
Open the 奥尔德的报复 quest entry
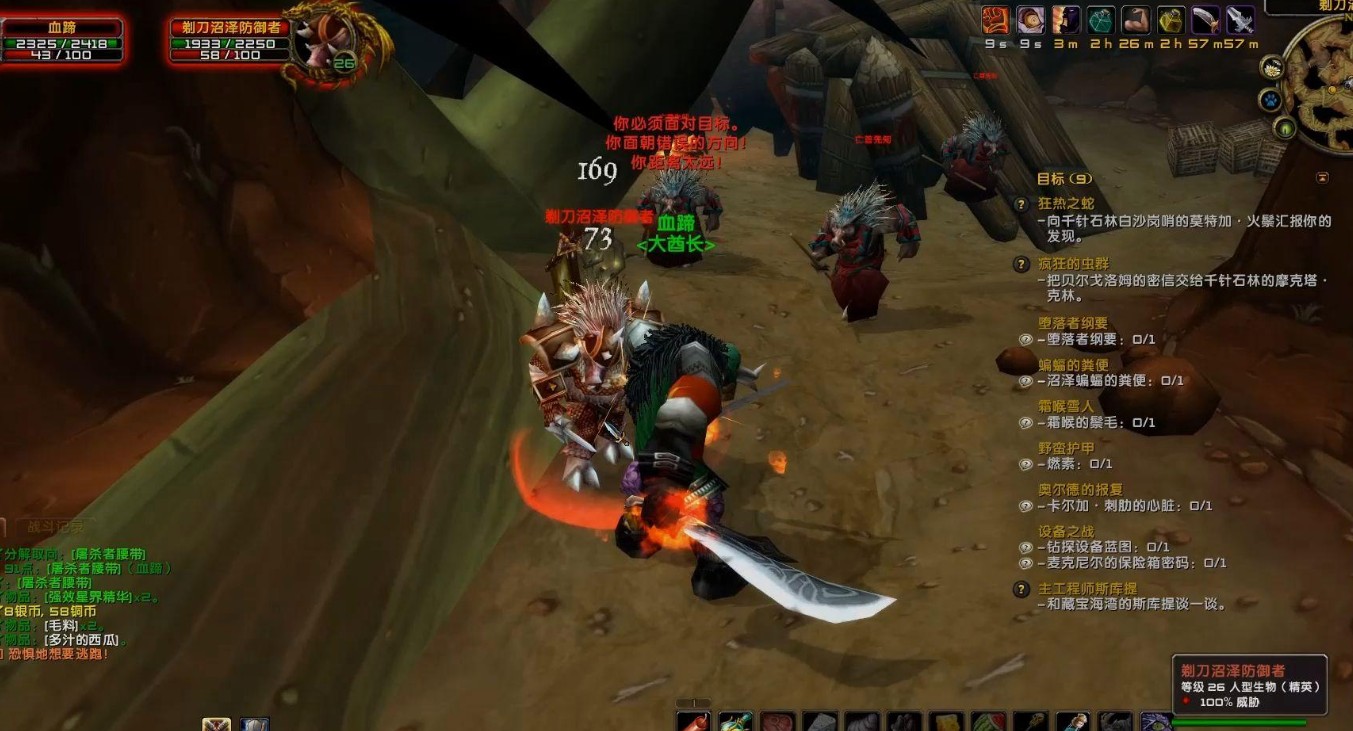point(1080,489)
